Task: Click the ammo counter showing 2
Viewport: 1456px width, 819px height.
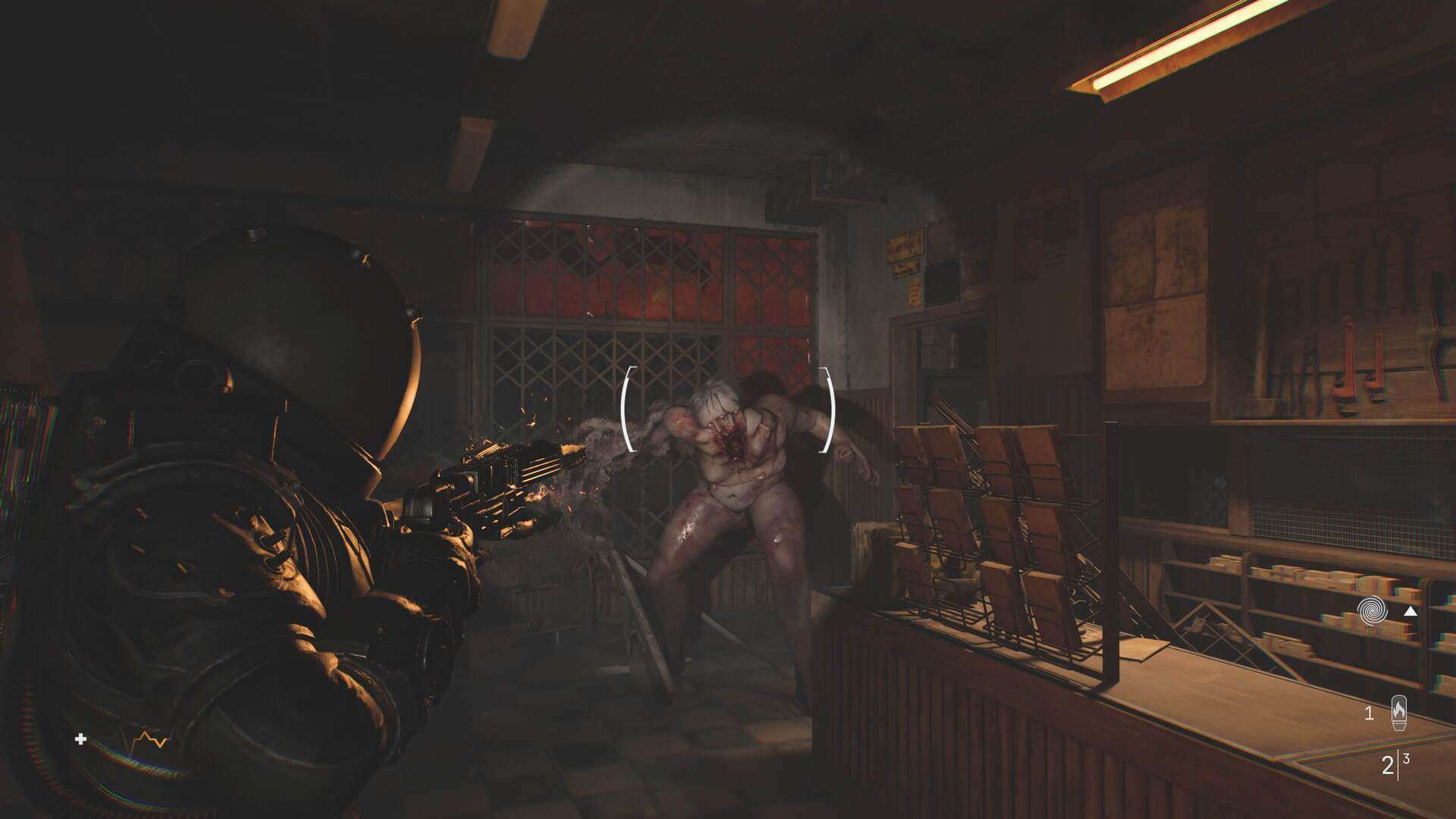Action: coord(1387,763)
